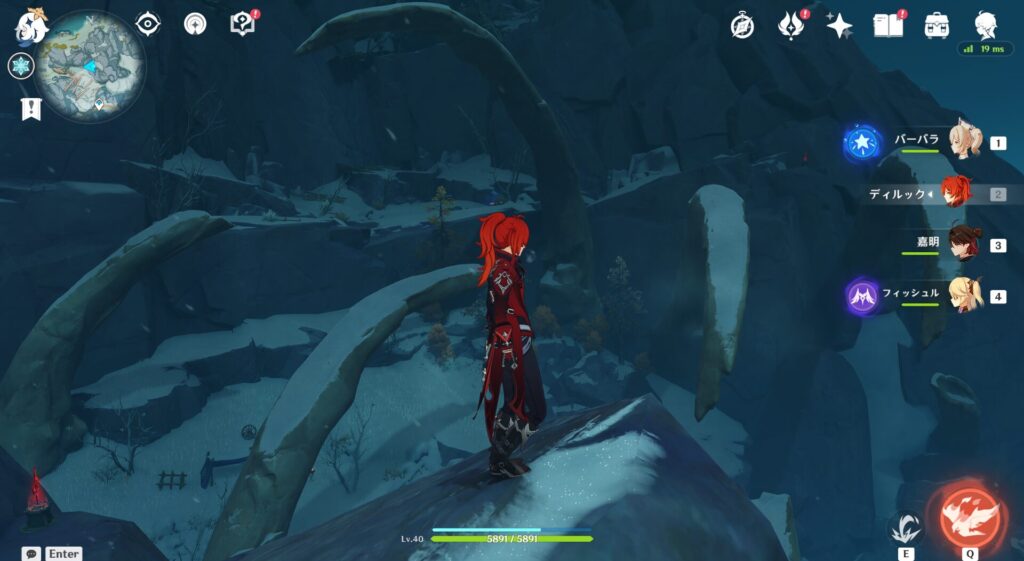Open the chat box icon
This screenshot has height=561, width=1024.
(31, 553)
